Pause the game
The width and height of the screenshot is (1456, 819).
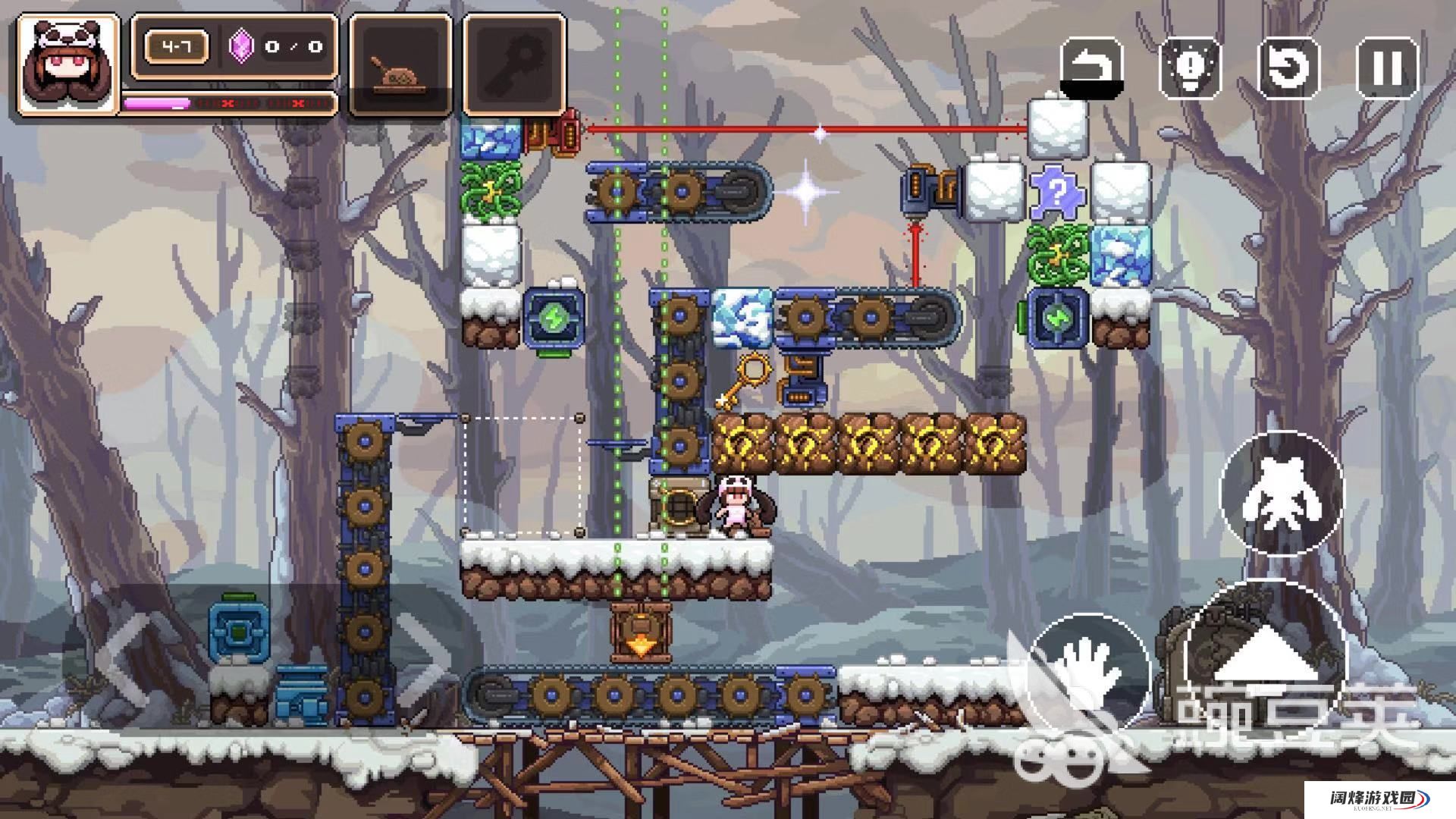click(x=1387, y=67)
